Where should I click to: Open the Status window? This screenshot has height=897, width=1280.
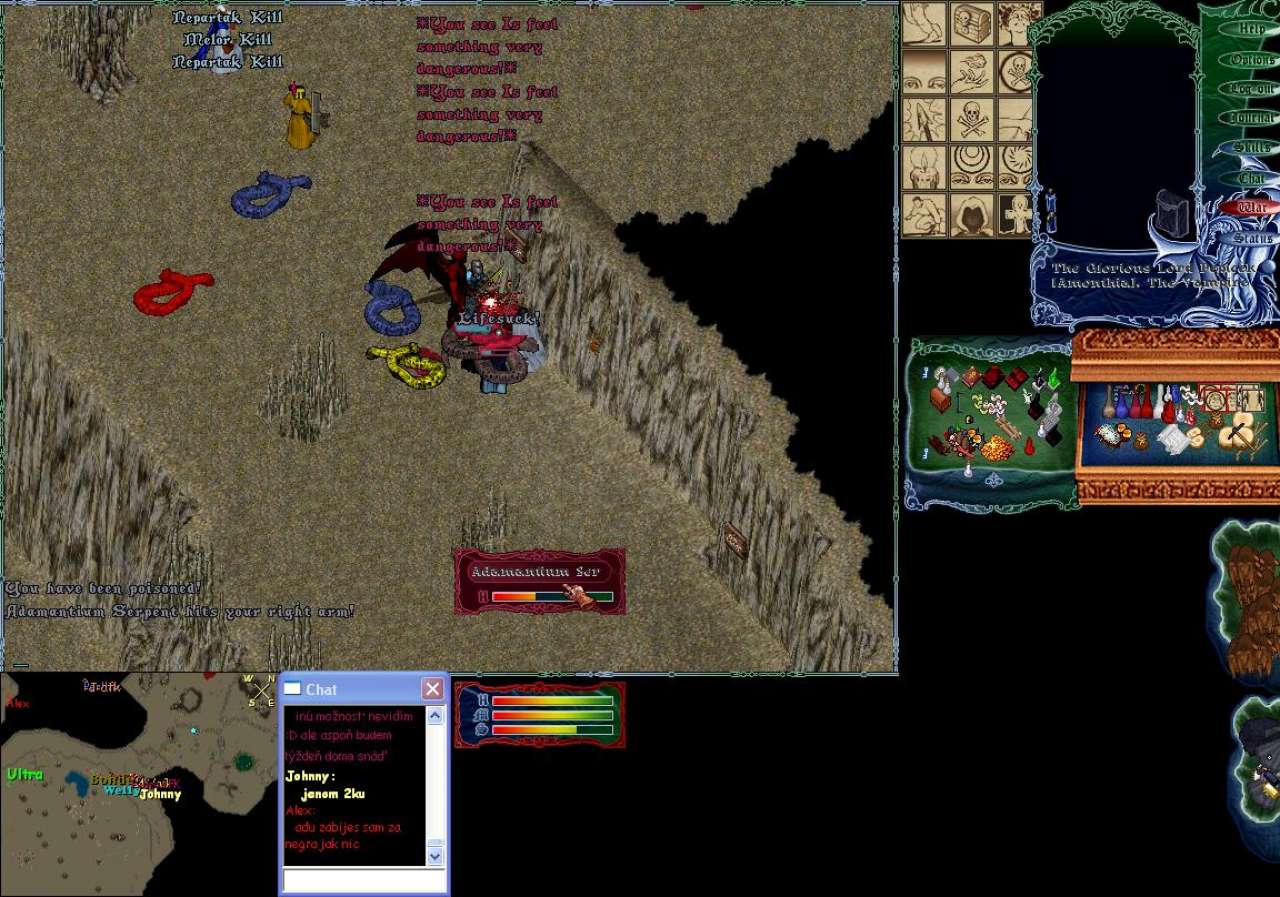point(1251,238)
